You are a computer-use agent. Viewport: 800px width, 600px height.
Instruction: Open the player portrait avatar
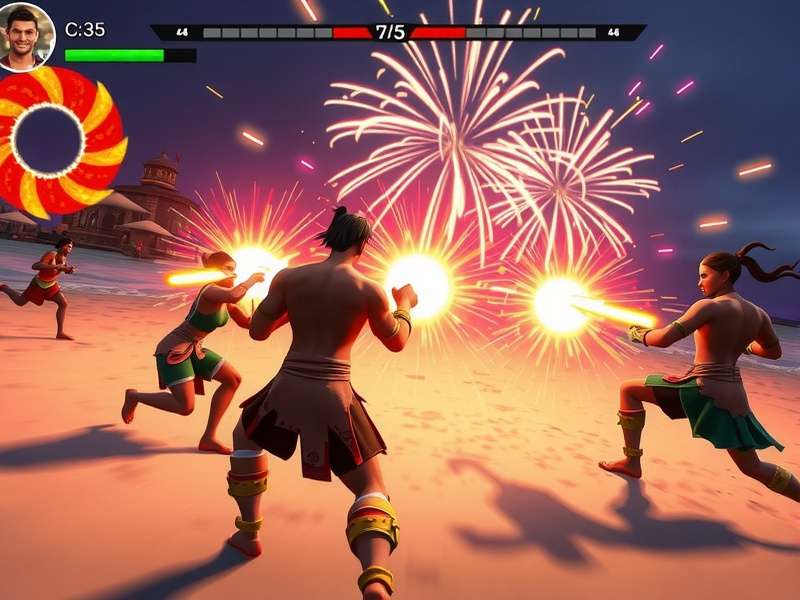tap(26, 35)
